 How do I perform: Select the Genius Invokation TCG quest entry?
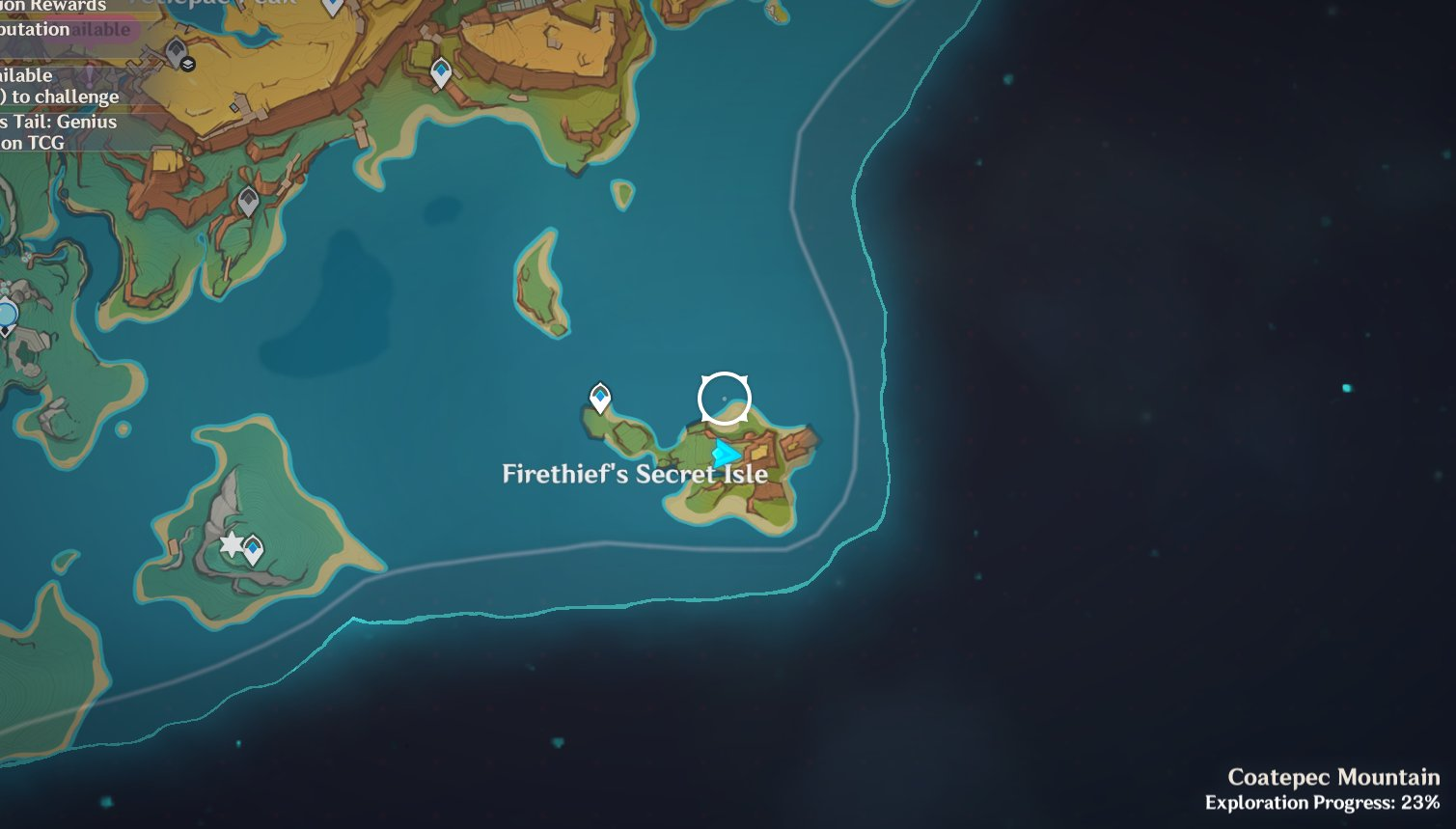point(58,122)
